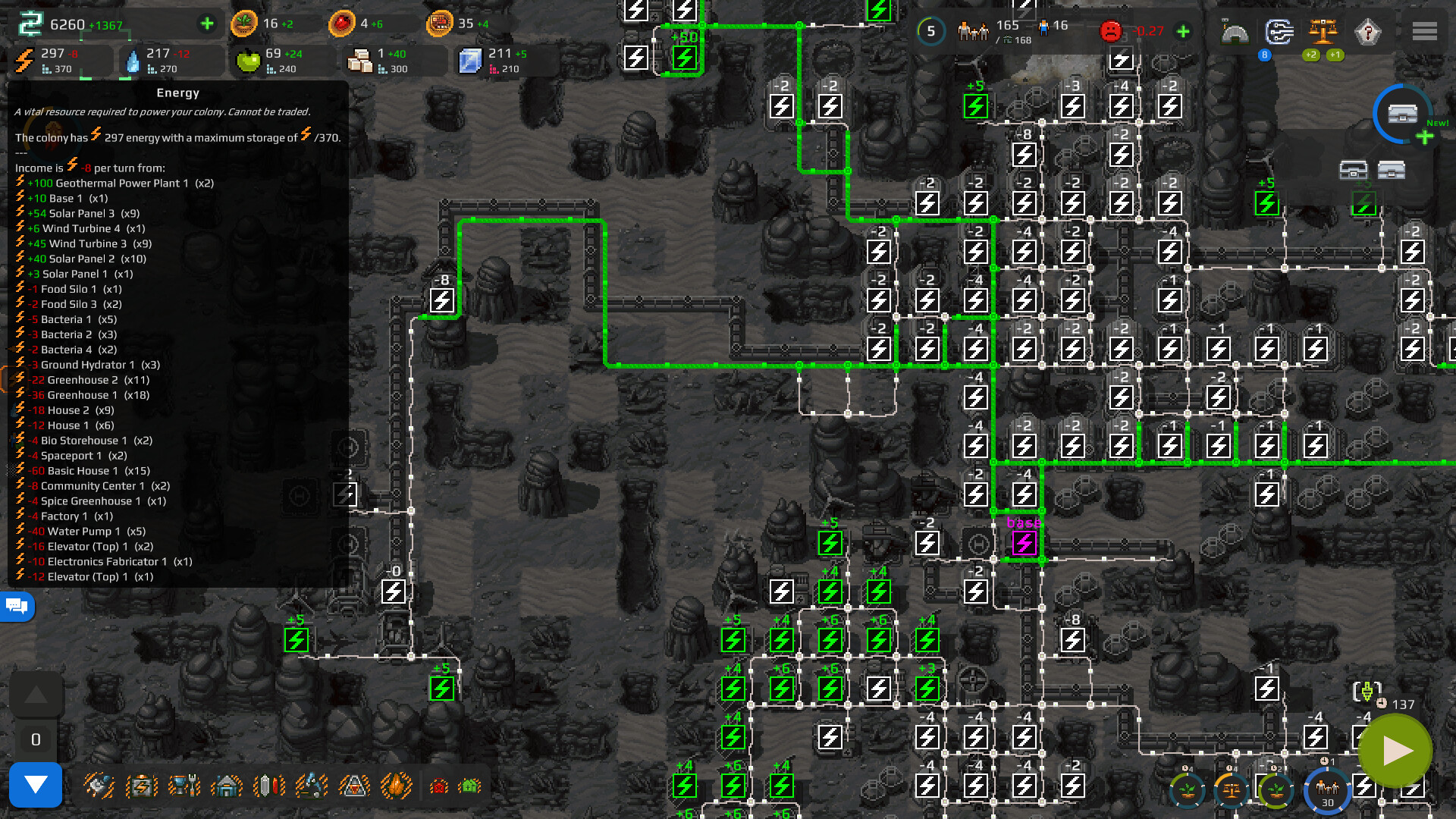Open the energy buildings build category
This screenshot has height=819, width=1456.
[x=140, y=785]
